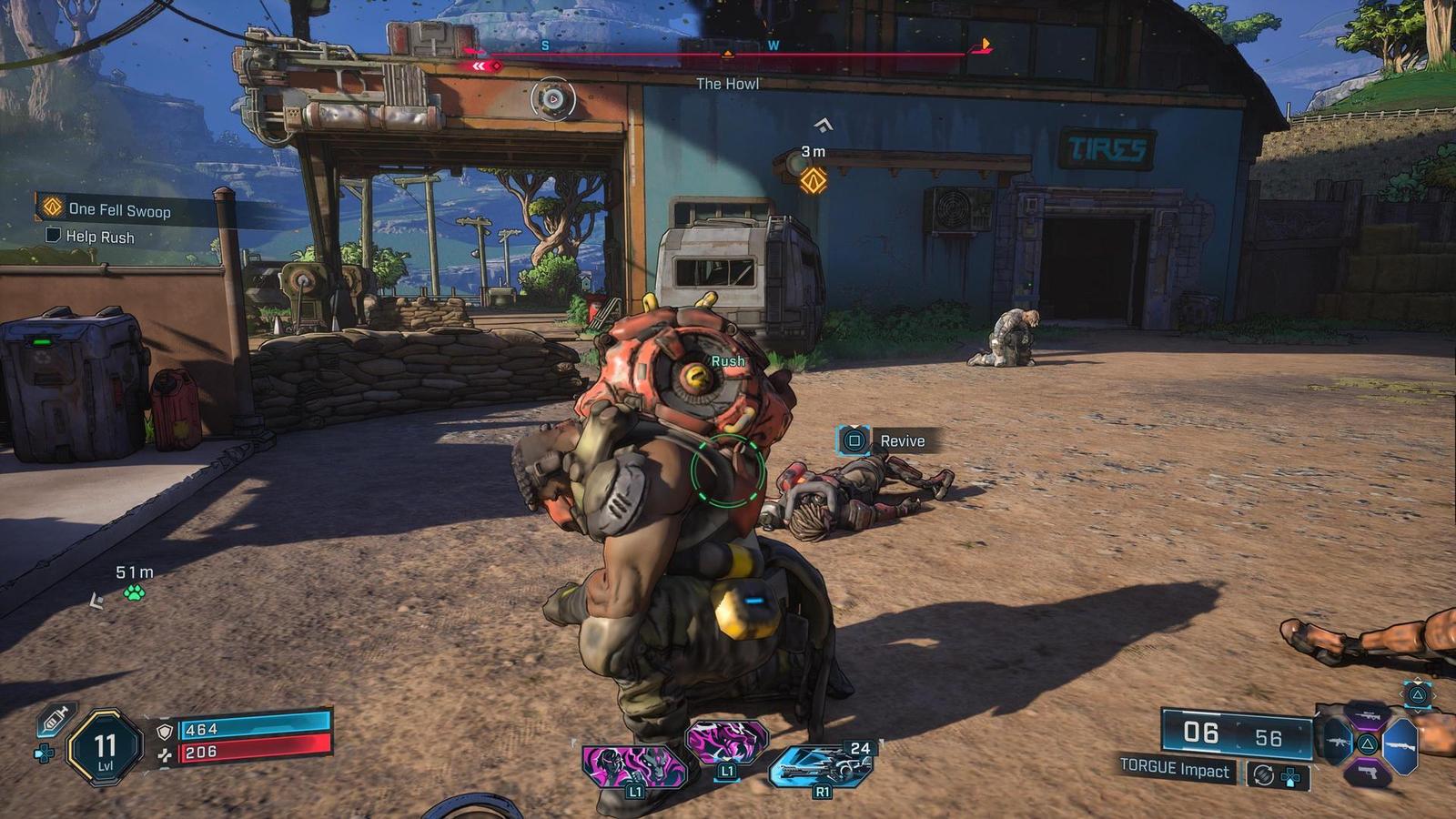Click the double-chevron arrow on the left of the compass
The height and width of the screenshot is (819, 1456).
pyautogui.click(x=478, y=65)
